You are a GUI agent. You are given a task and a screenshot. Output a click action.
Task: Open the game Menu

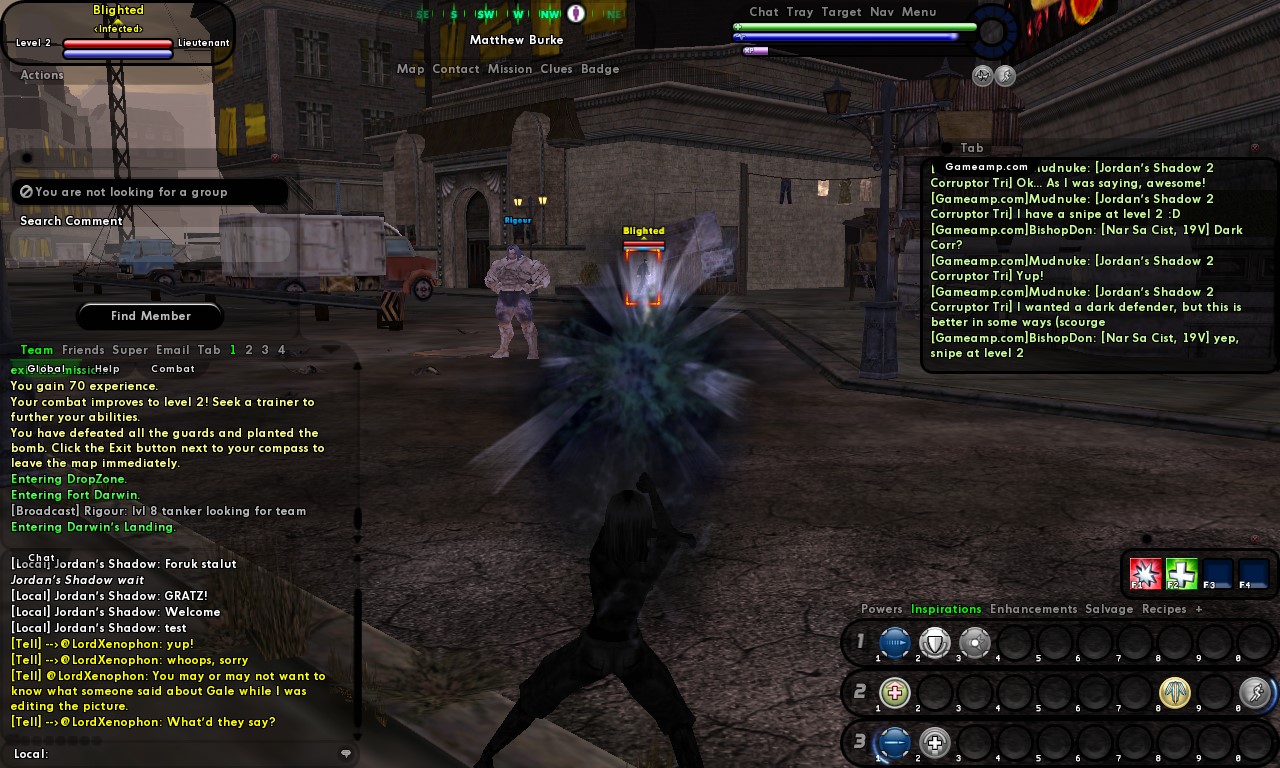(919, 12)
